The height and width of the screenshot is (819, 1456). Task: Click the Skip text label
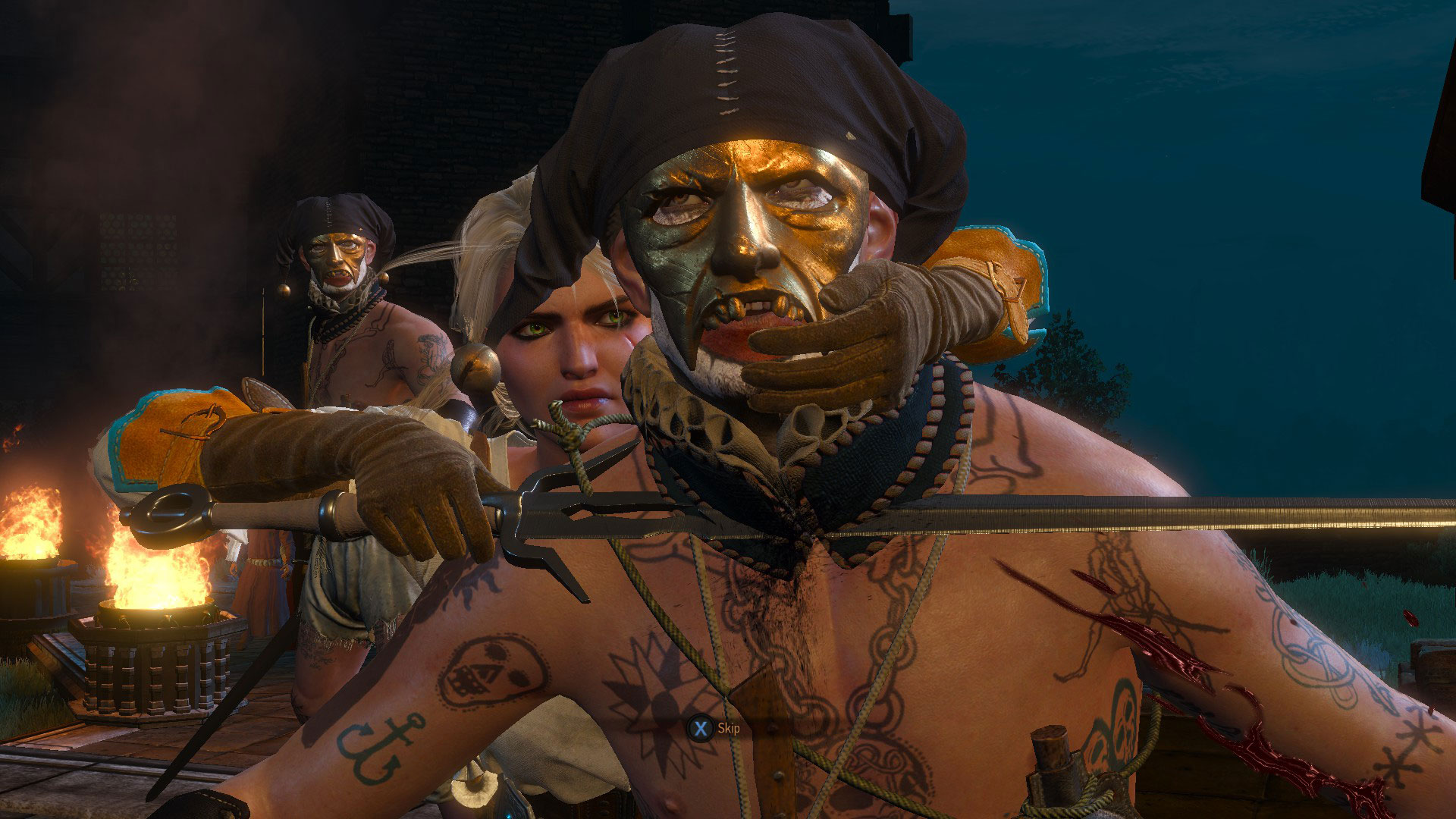point(729,726)
